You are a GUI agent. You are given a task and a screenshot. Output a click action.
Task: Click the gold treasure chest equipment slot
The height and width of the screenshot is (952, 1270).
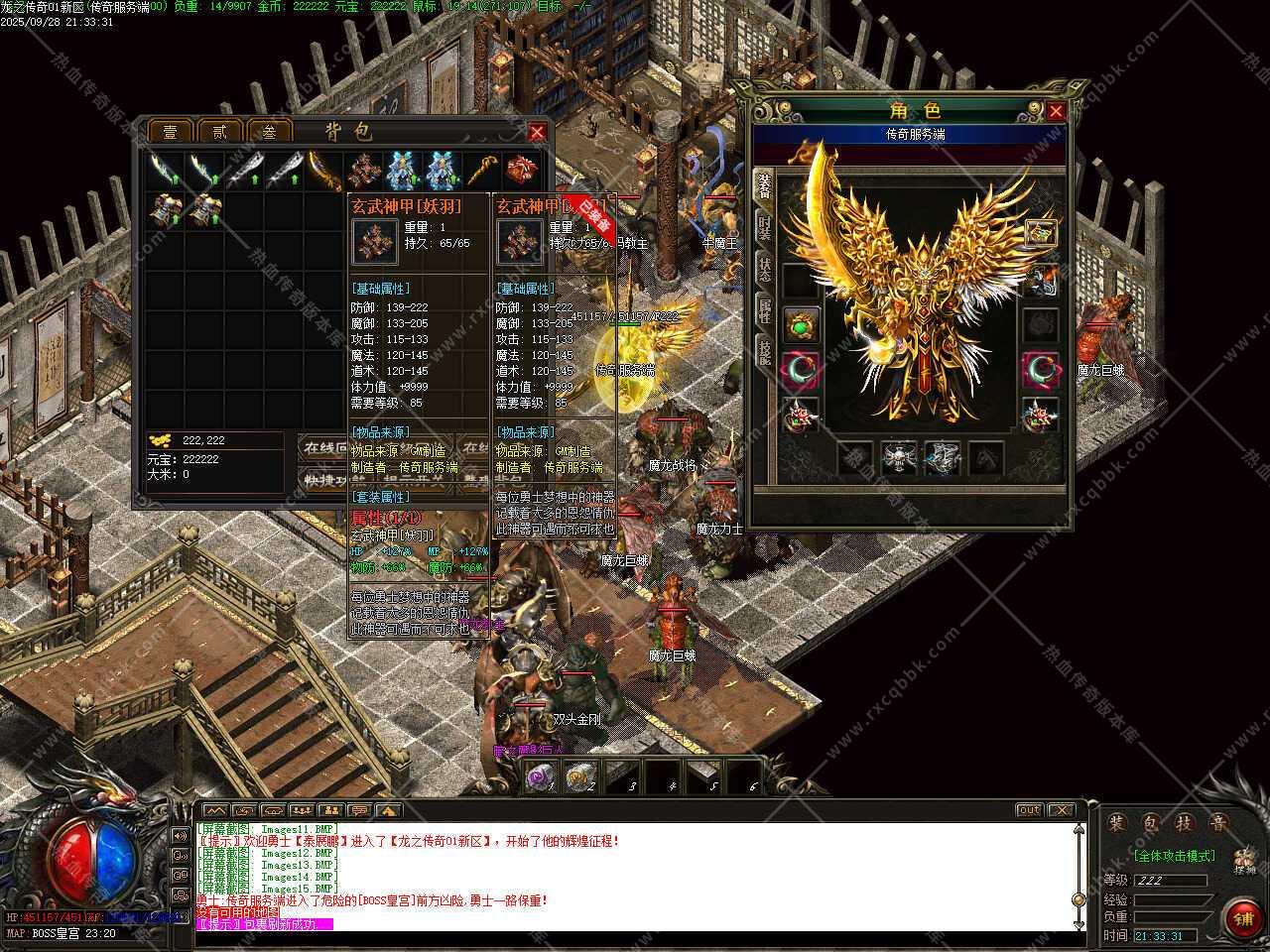[1041, 233]
